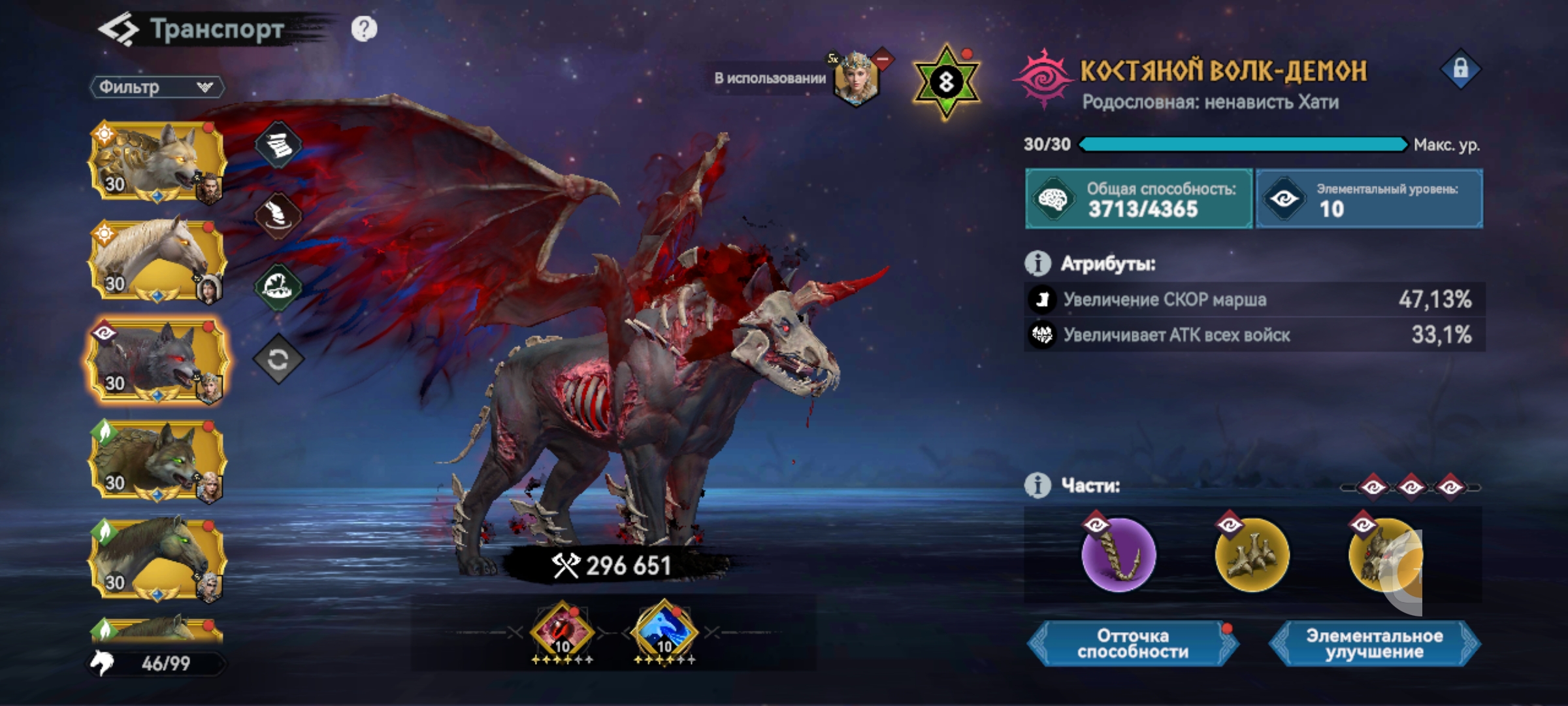1568x706 pixels.
Task: Pick the dark horse with green eyes
Action: pyautogui.click(x=157, y=560)
